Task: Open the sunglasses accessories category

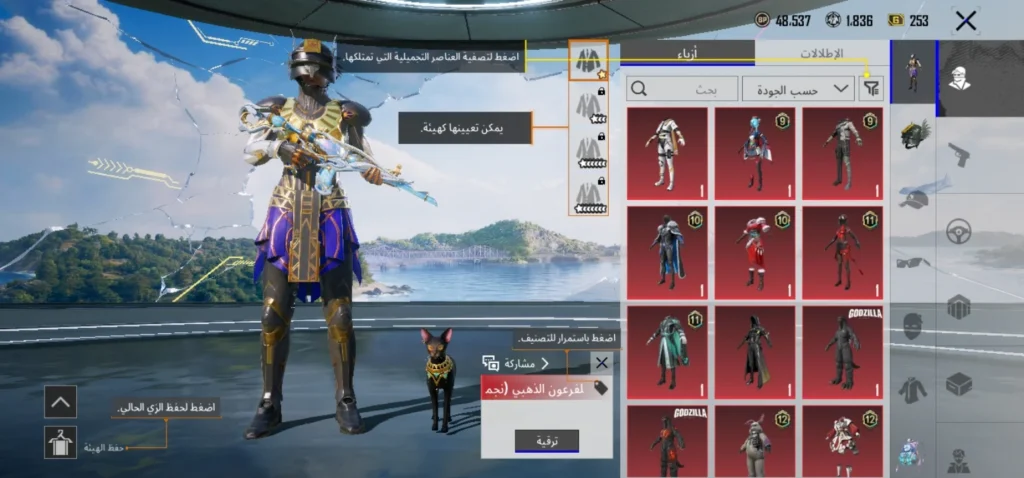Action: [913, 263]
